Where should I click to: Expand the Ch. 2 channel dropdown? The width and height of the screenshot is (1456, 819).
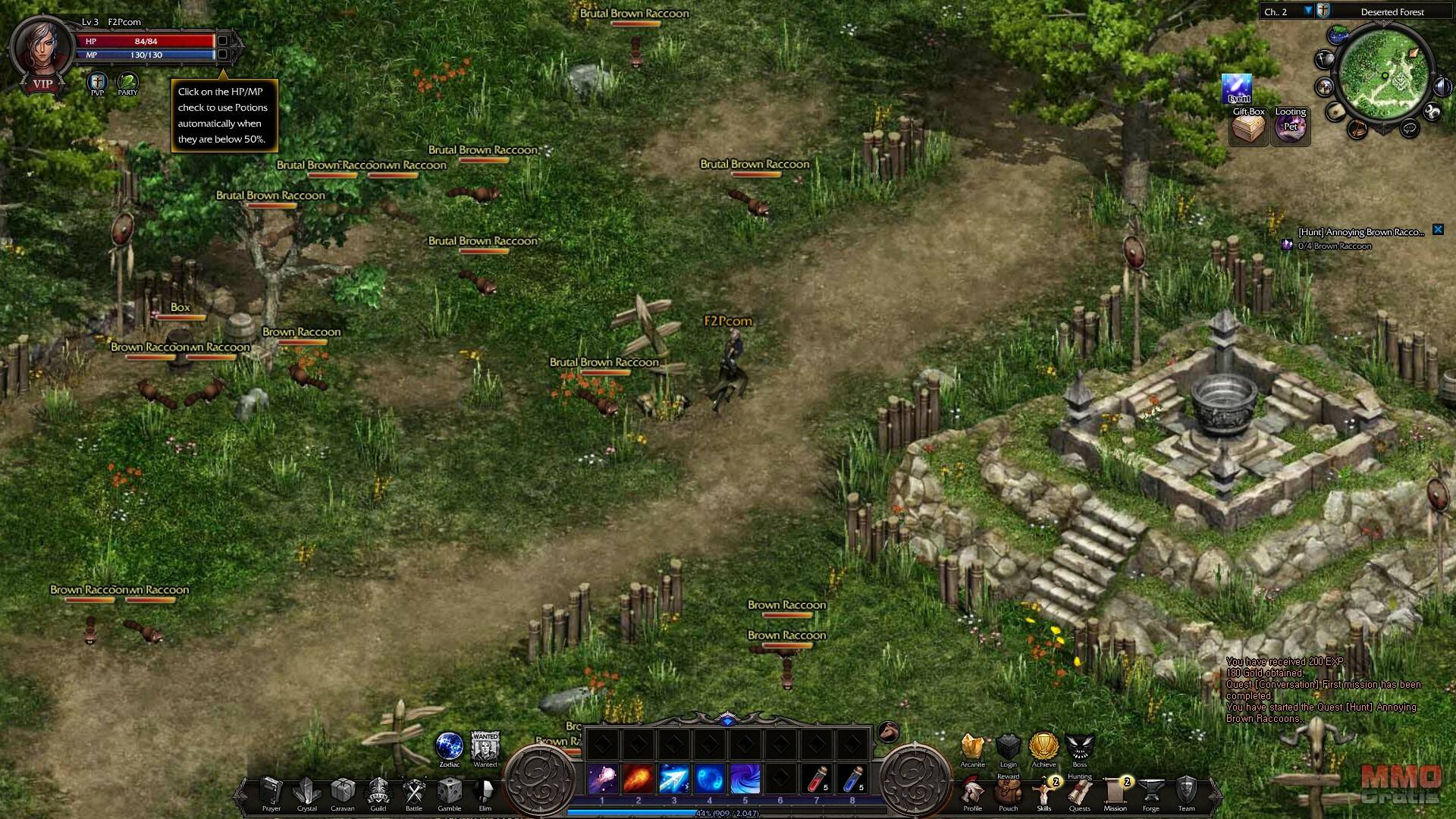(x=1308, y=11)
